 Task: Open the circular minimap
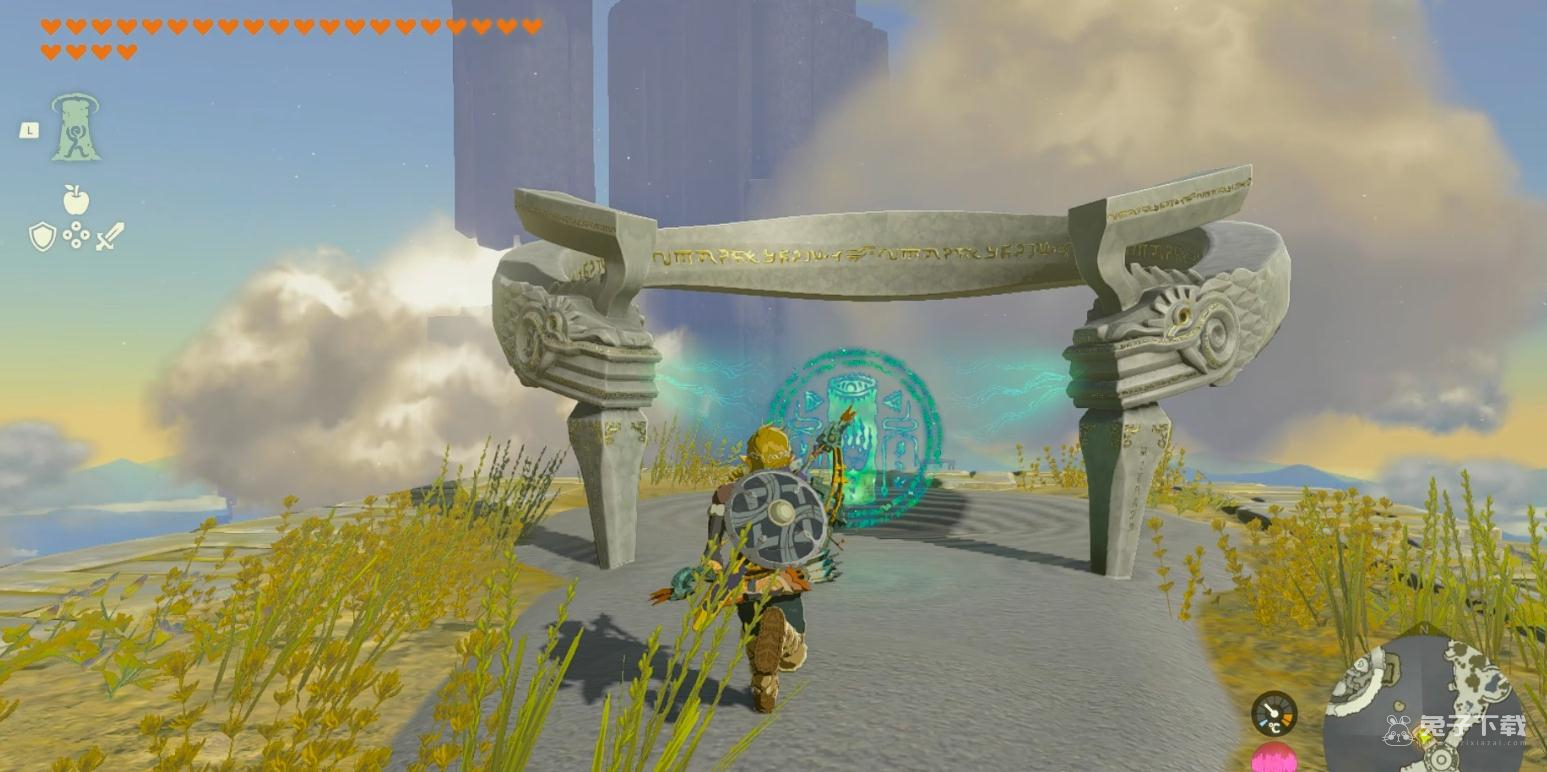coord(1424,705)
